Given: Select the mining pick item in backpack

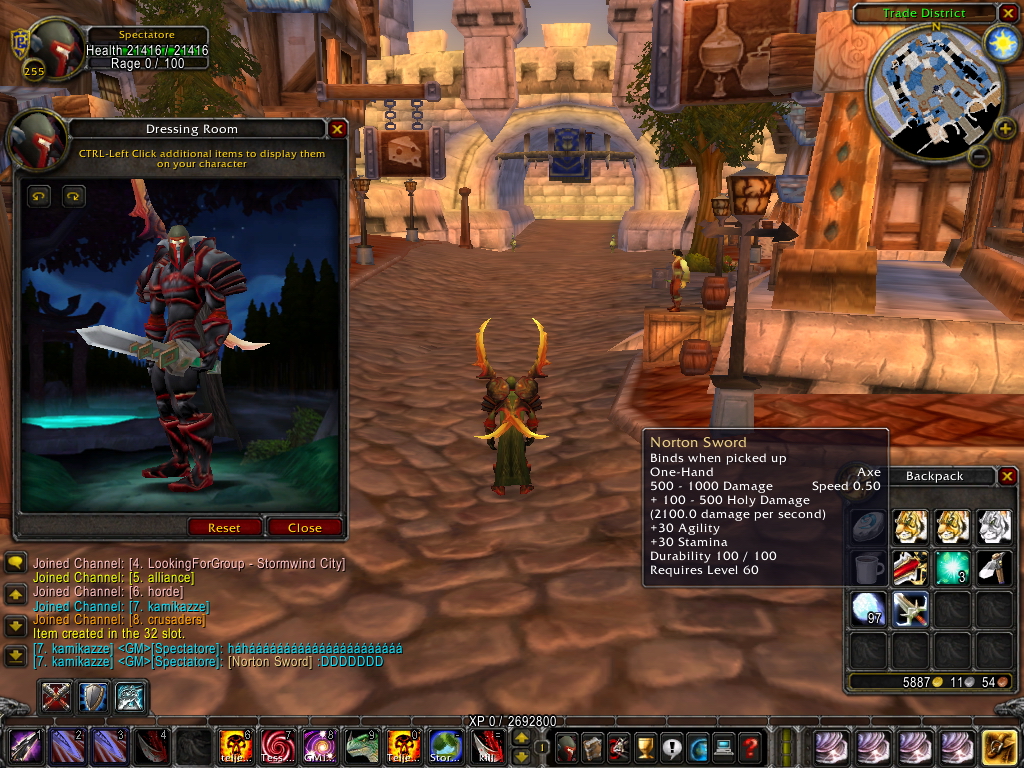Looking at the screenshot, I should 994,568.
